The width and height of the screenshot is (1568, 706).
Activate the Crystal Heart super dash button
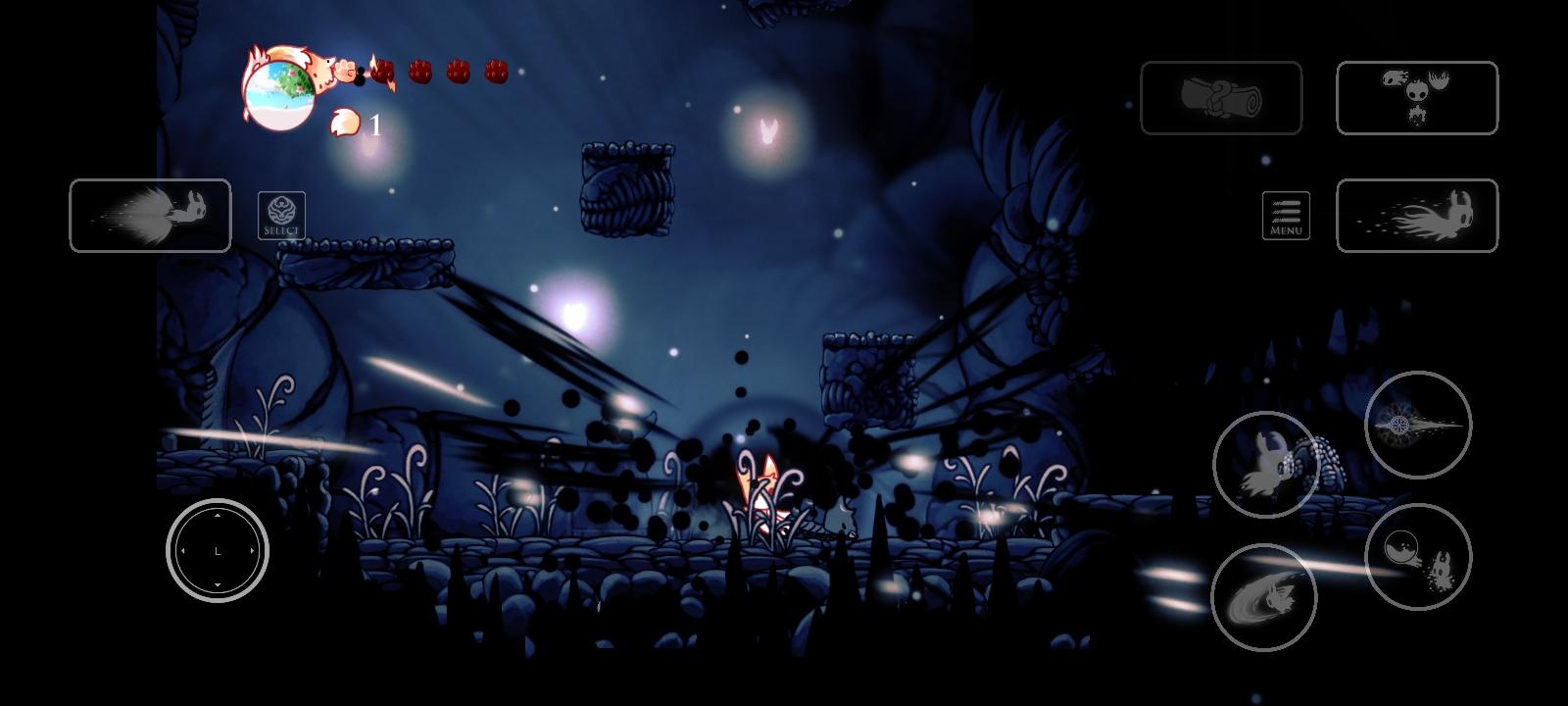pyautogui.click(x=150, y=216)
